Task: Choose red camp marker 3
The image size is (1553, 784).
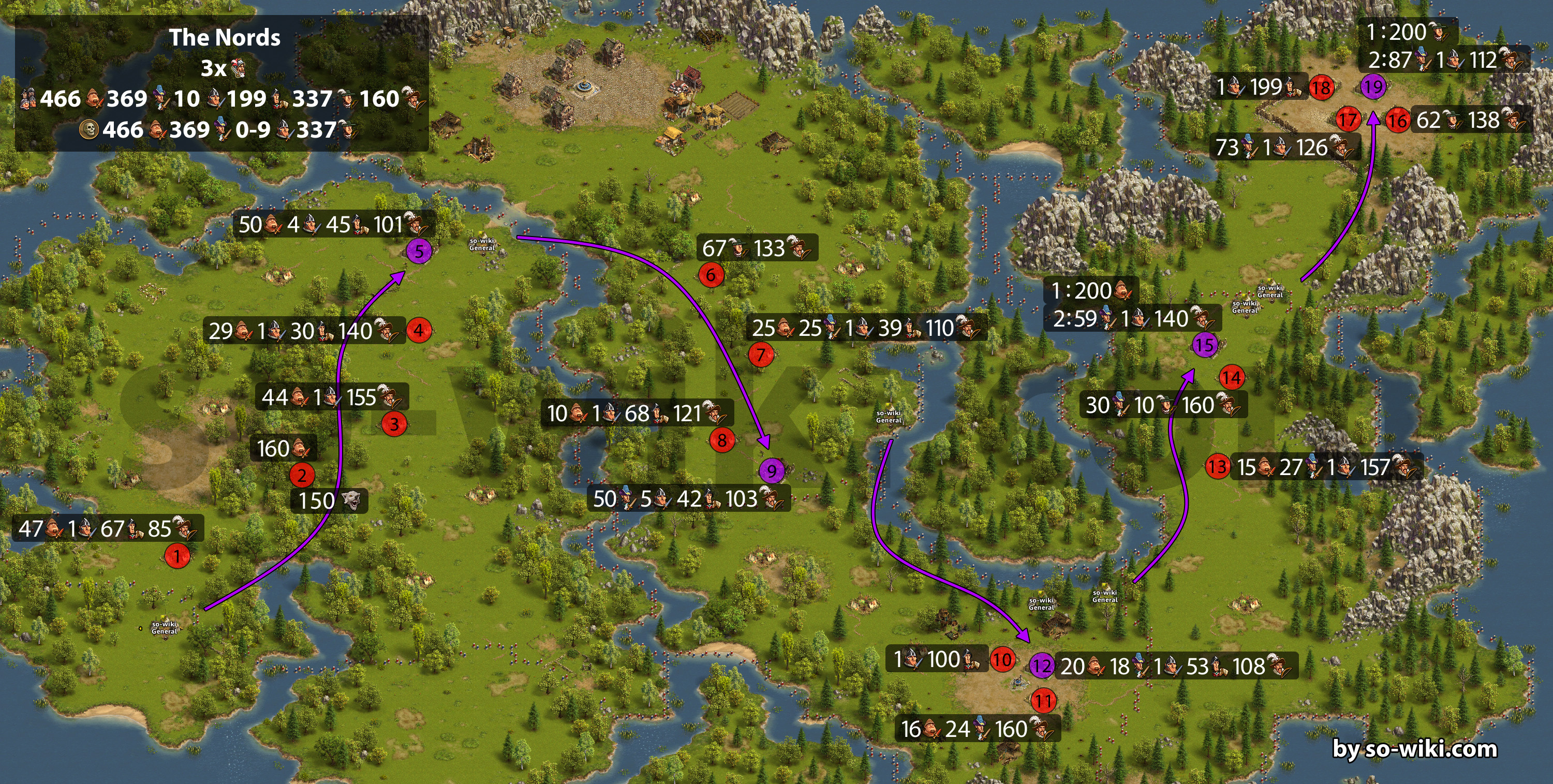Action: point(394,424)
